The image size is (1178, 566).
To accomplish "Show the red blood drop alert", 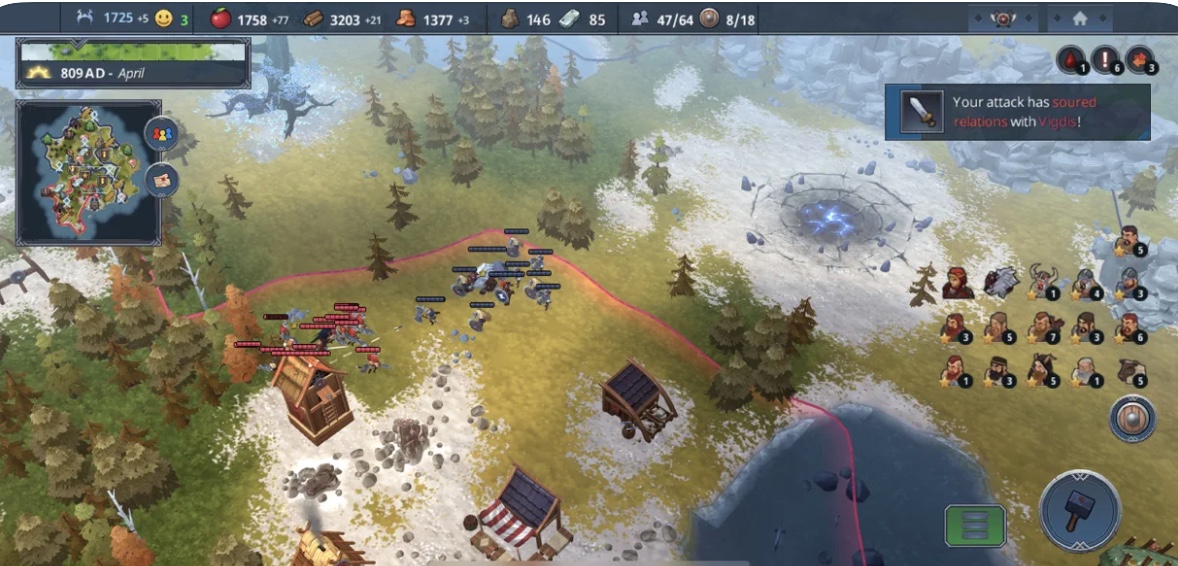I will pos(1070,60).
